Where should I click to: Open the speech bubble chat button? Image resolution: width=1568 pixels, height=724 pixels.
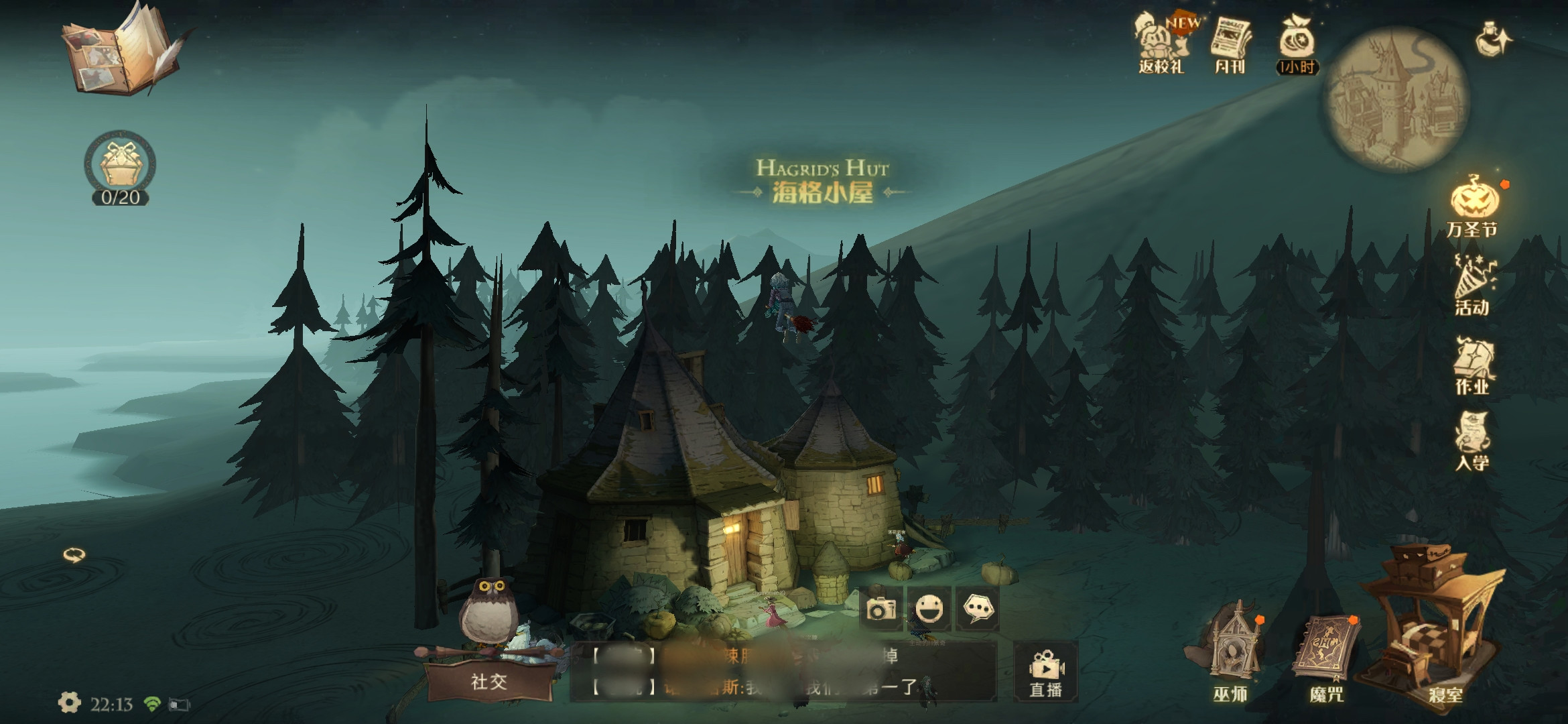[977, 609]
